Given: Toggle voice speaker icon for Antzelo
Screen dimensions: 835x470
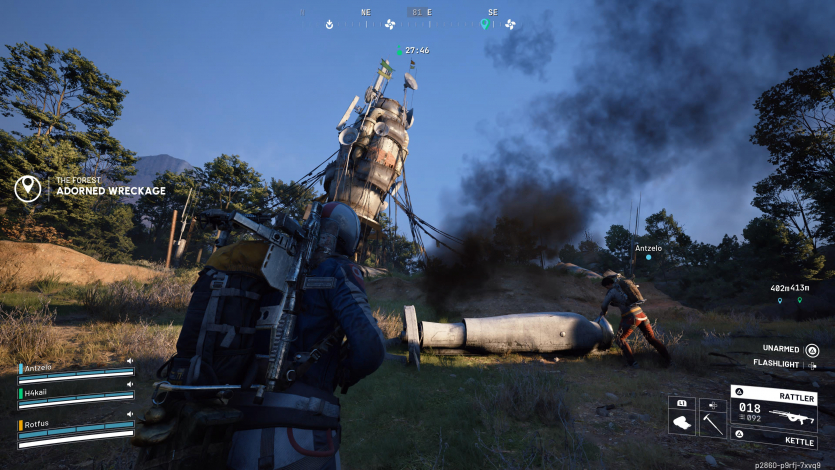Looking at the screenshot, I should click(x=129, y=362).
